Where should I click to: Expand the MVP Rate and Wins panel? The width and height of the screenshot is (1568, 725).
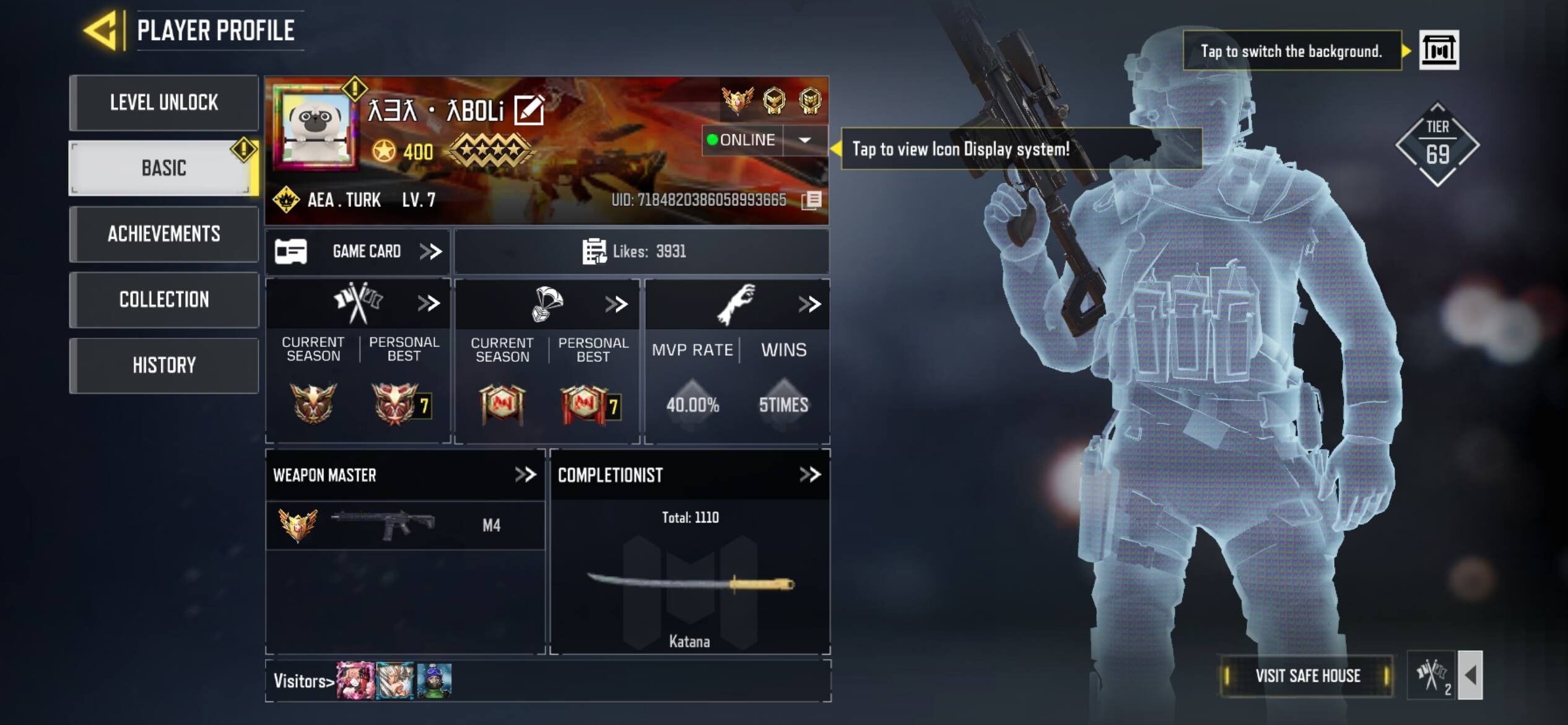[x=809, y=304]
